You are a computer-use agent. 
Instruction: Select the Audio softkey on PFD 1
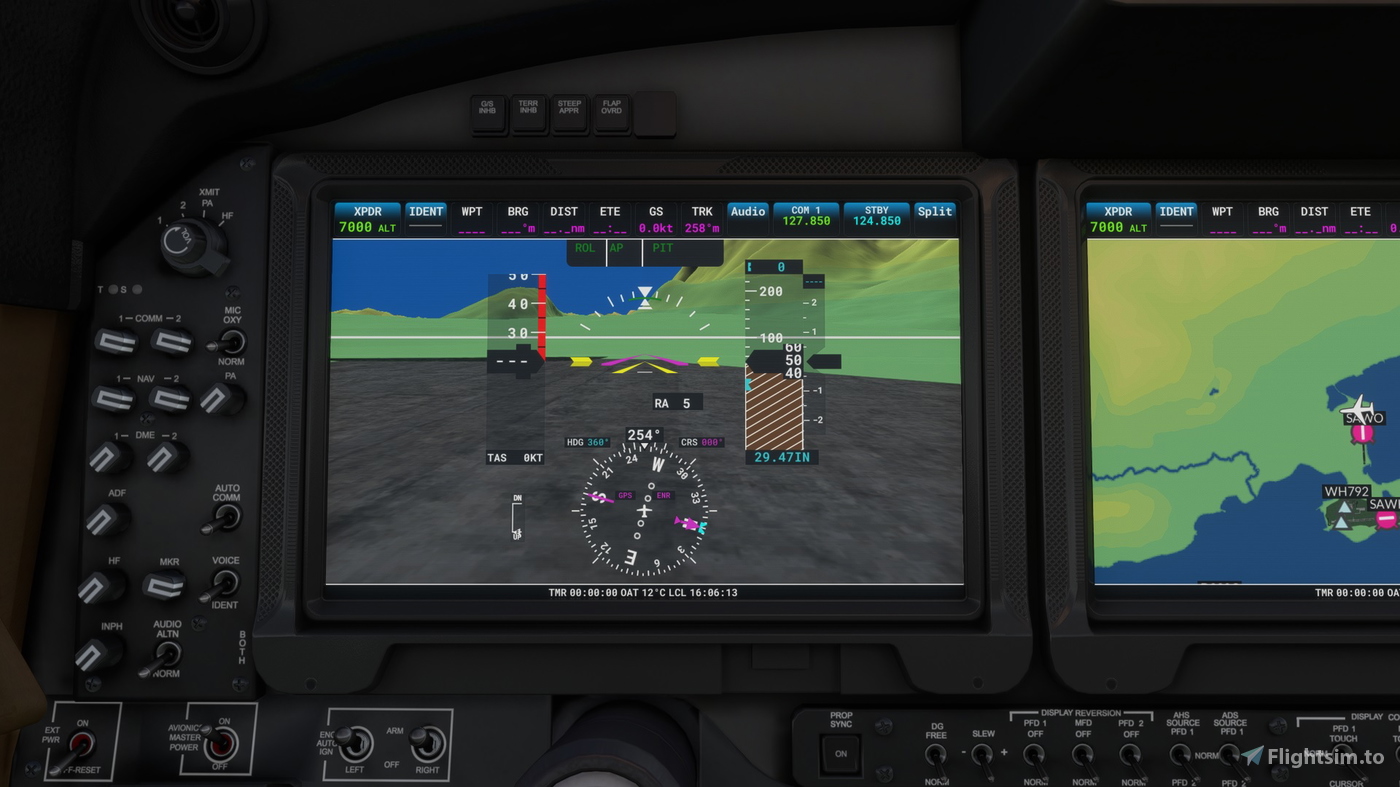click(747, 211)
